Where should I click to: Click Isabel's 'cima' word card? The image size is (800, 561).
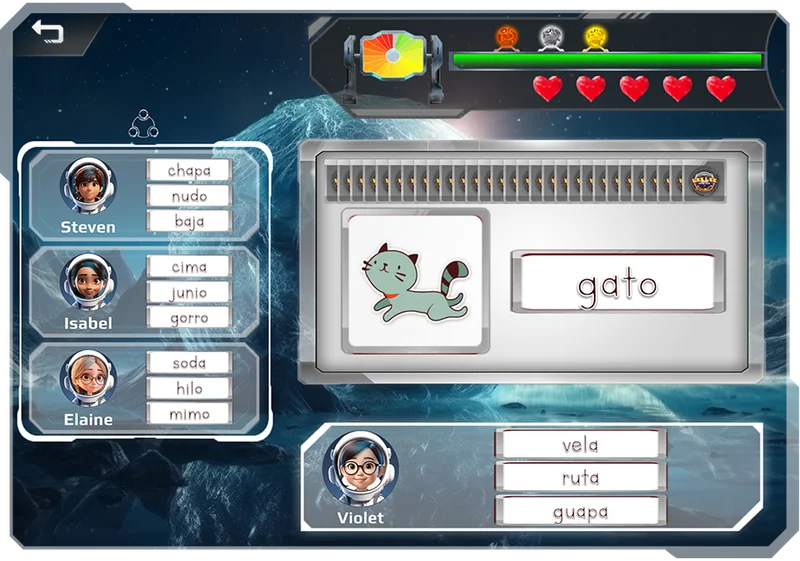point(189,267)
